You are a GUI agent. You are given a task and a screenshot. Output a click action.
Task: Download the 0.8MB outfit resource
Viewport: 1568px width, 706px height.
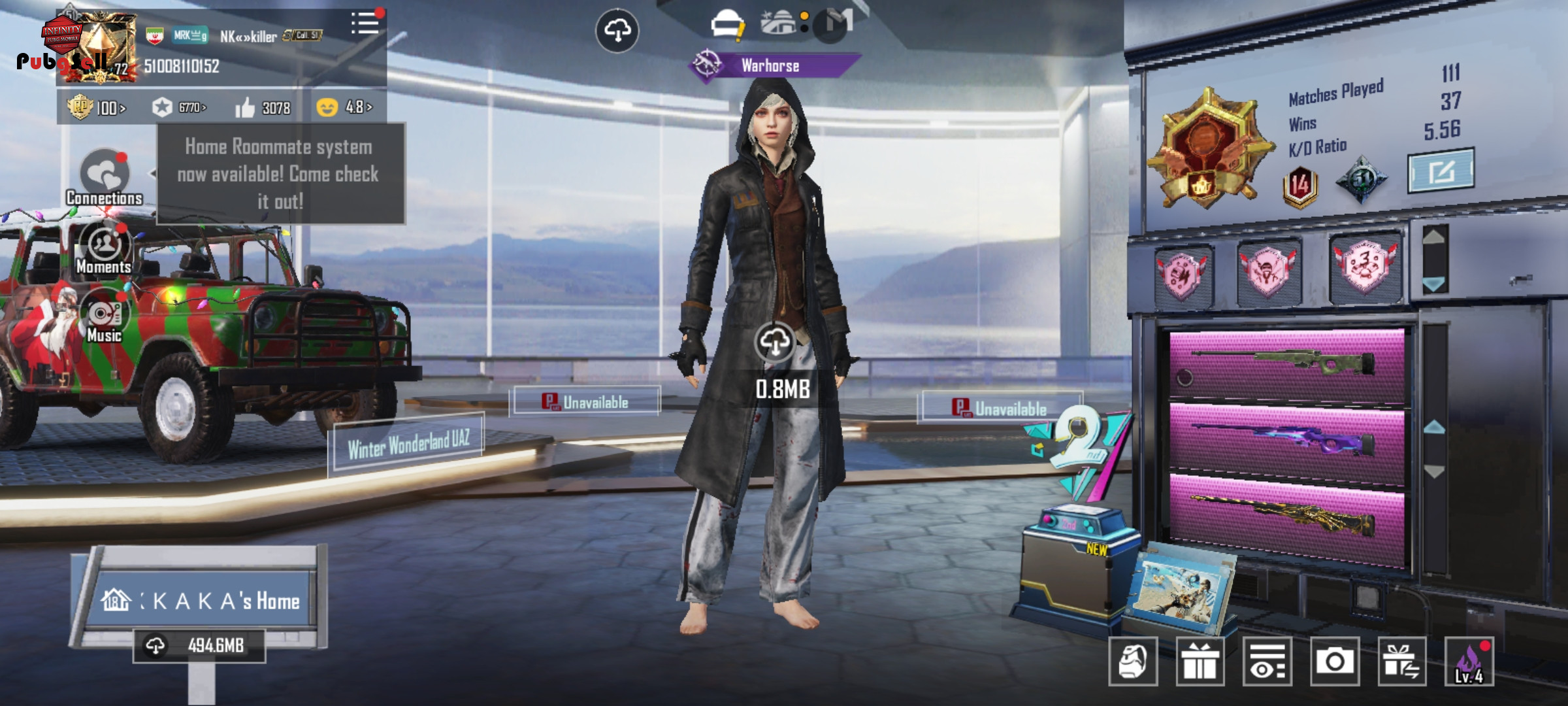[x=775, y=342]
